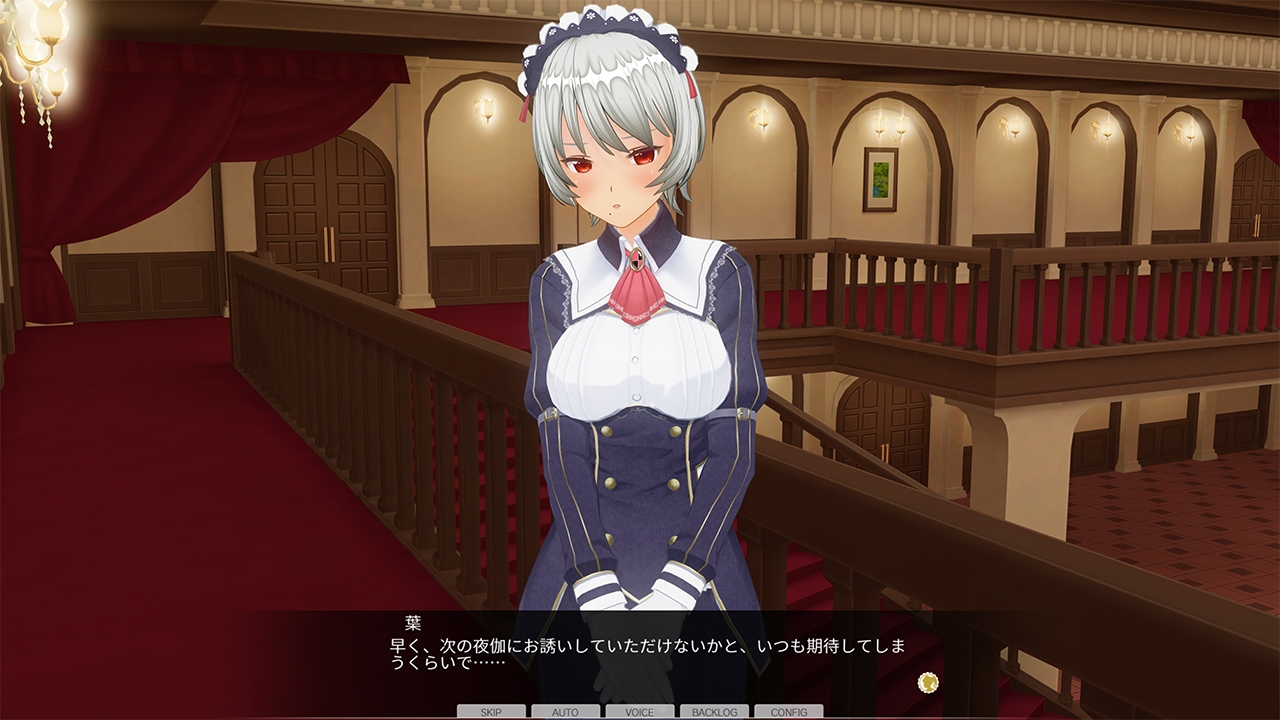
Task: Open the CONFIG settings
Action: click(x=789, y=712)
